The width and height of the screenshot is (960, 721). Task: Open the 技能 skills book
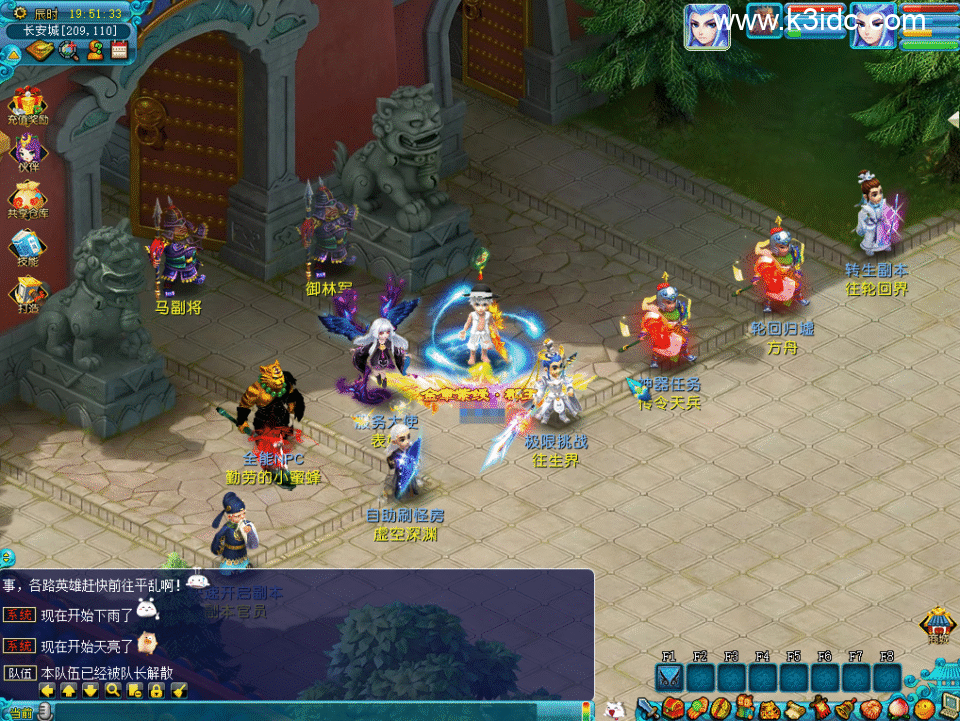(26, 244)
